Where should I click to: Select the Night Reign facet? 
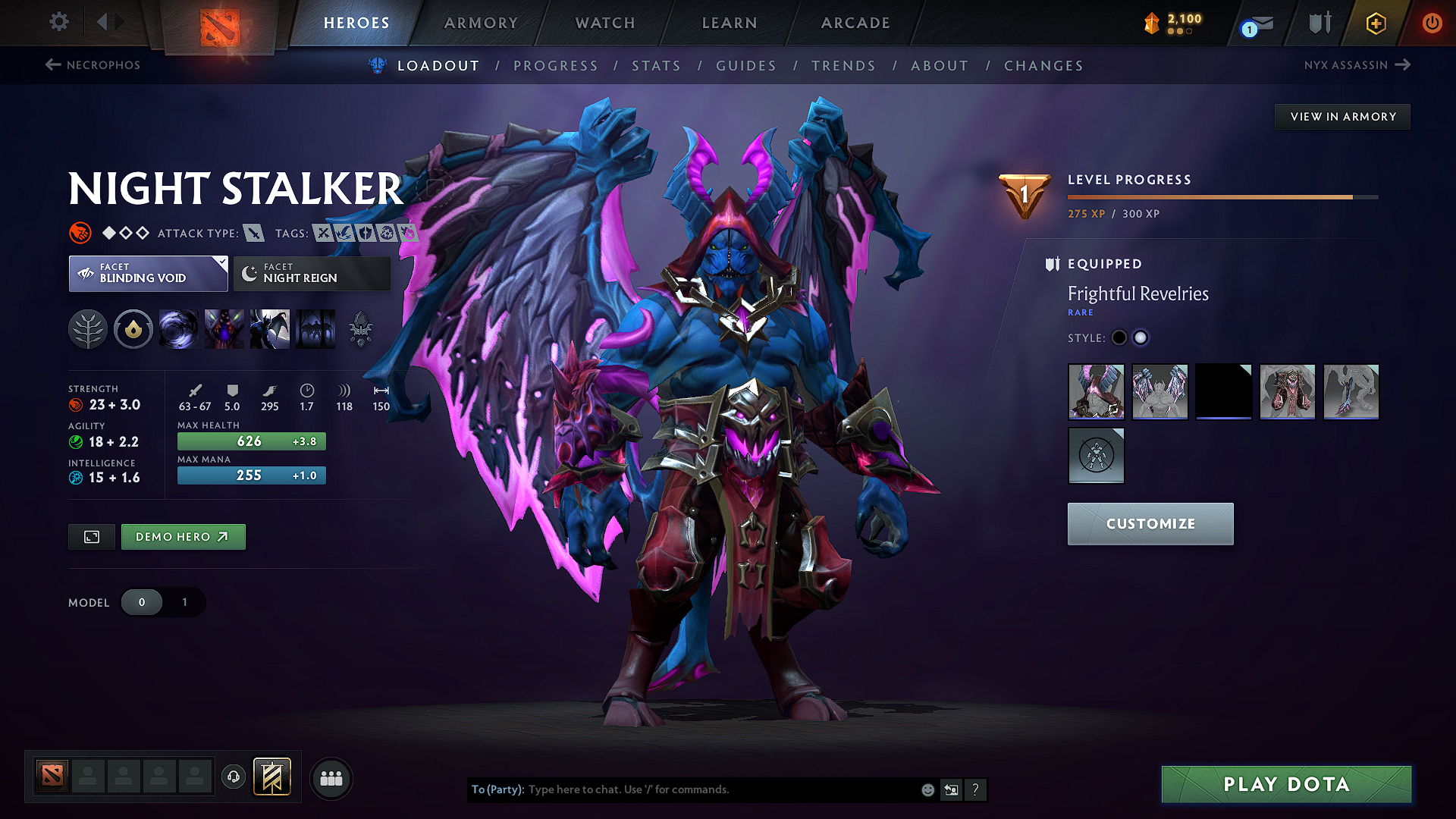[311, 273]
